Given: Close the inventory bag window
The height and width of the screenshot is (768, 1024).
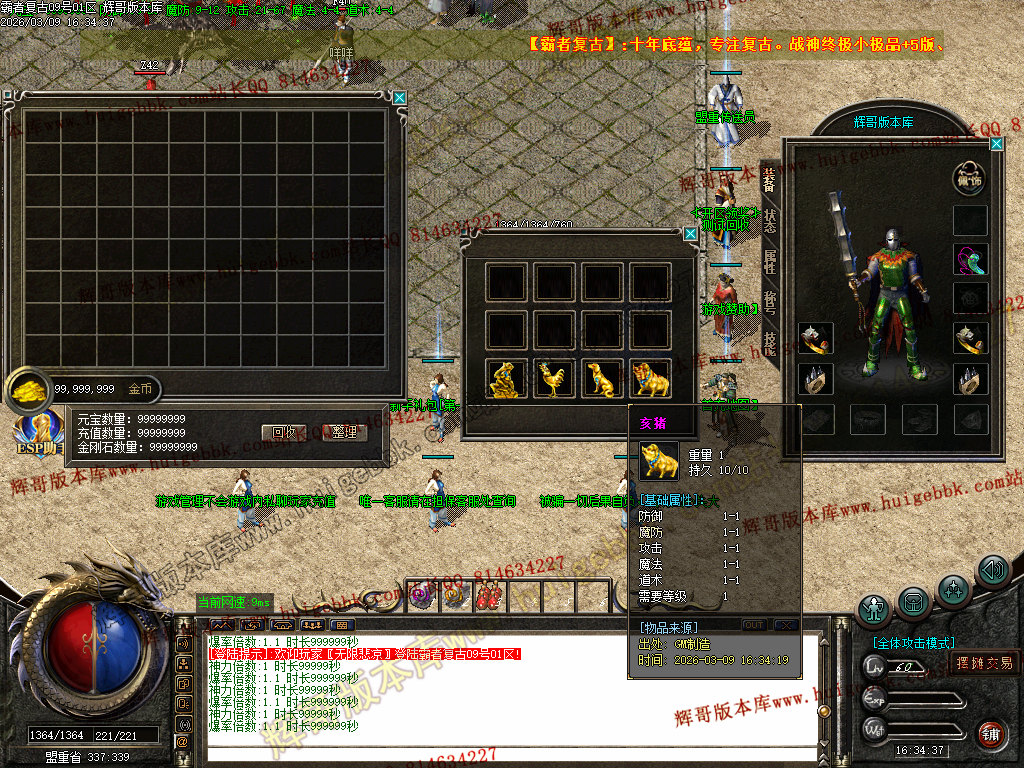Looking at the screenshot, I should coord(400,98).
